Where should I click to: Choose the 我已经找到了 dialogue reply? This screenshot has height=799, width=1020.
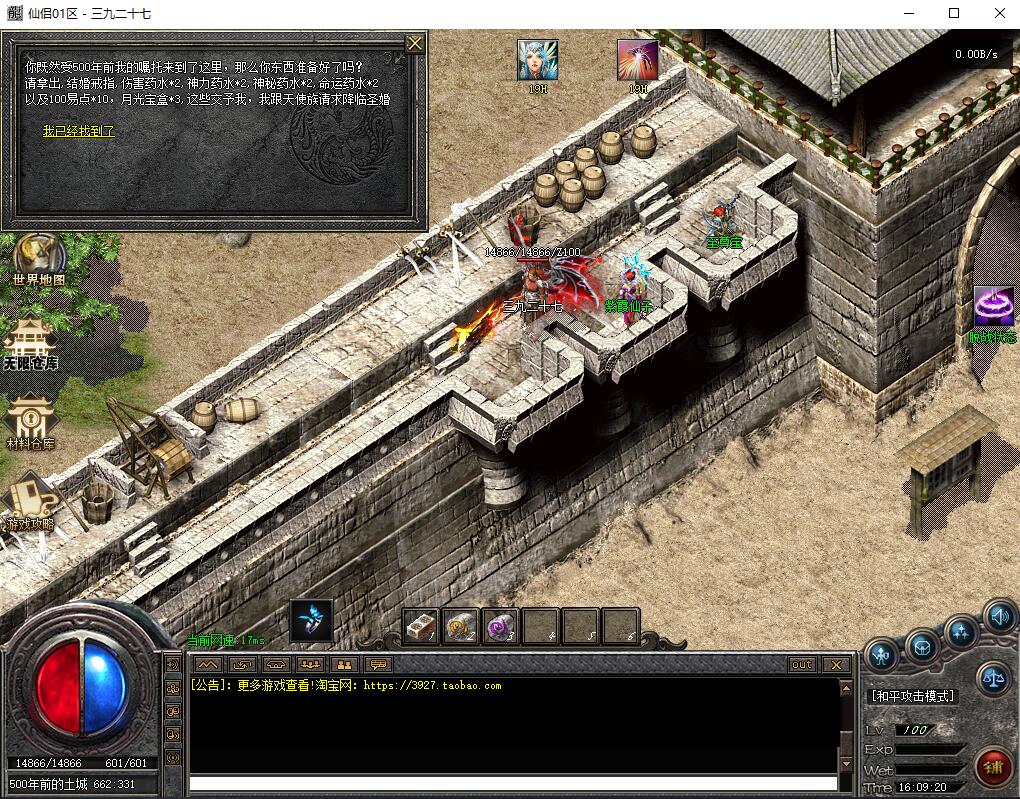(78, 131)
